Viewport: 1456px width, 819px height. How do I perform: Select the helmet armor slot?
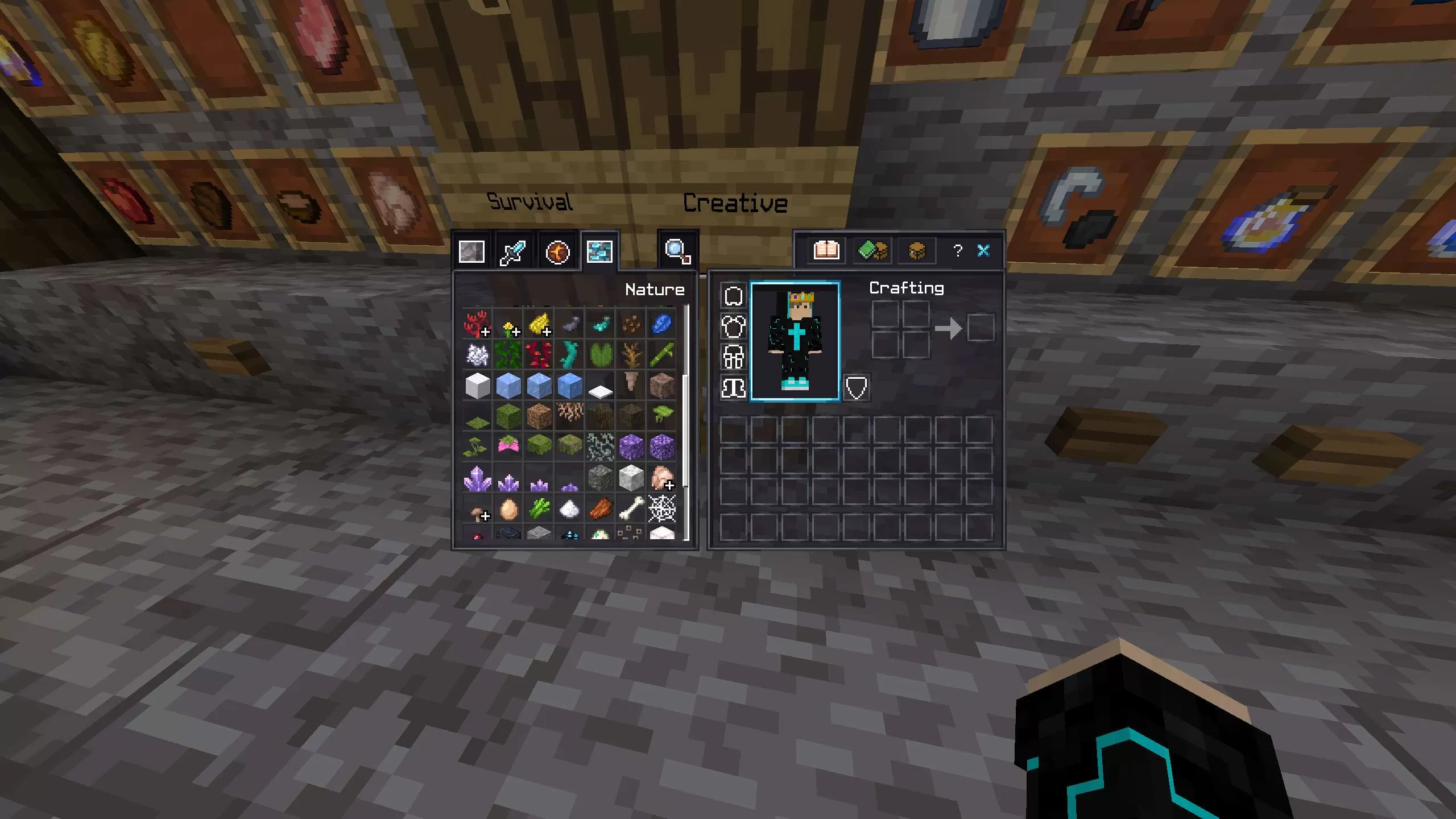[x=733, y=295]
